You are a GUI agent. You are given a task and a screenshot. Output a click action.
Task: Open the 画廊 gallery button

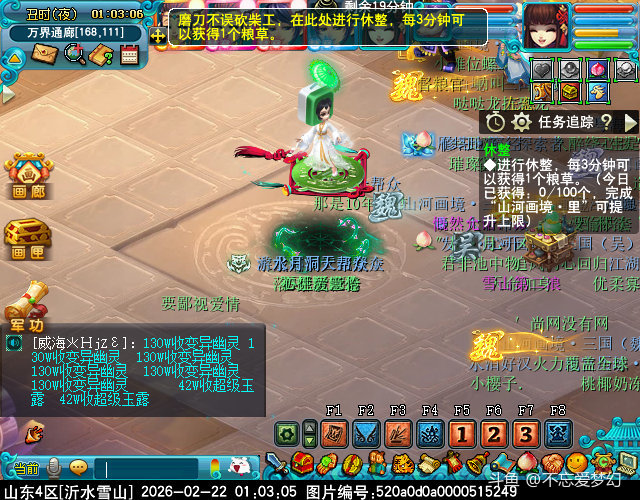27,175
